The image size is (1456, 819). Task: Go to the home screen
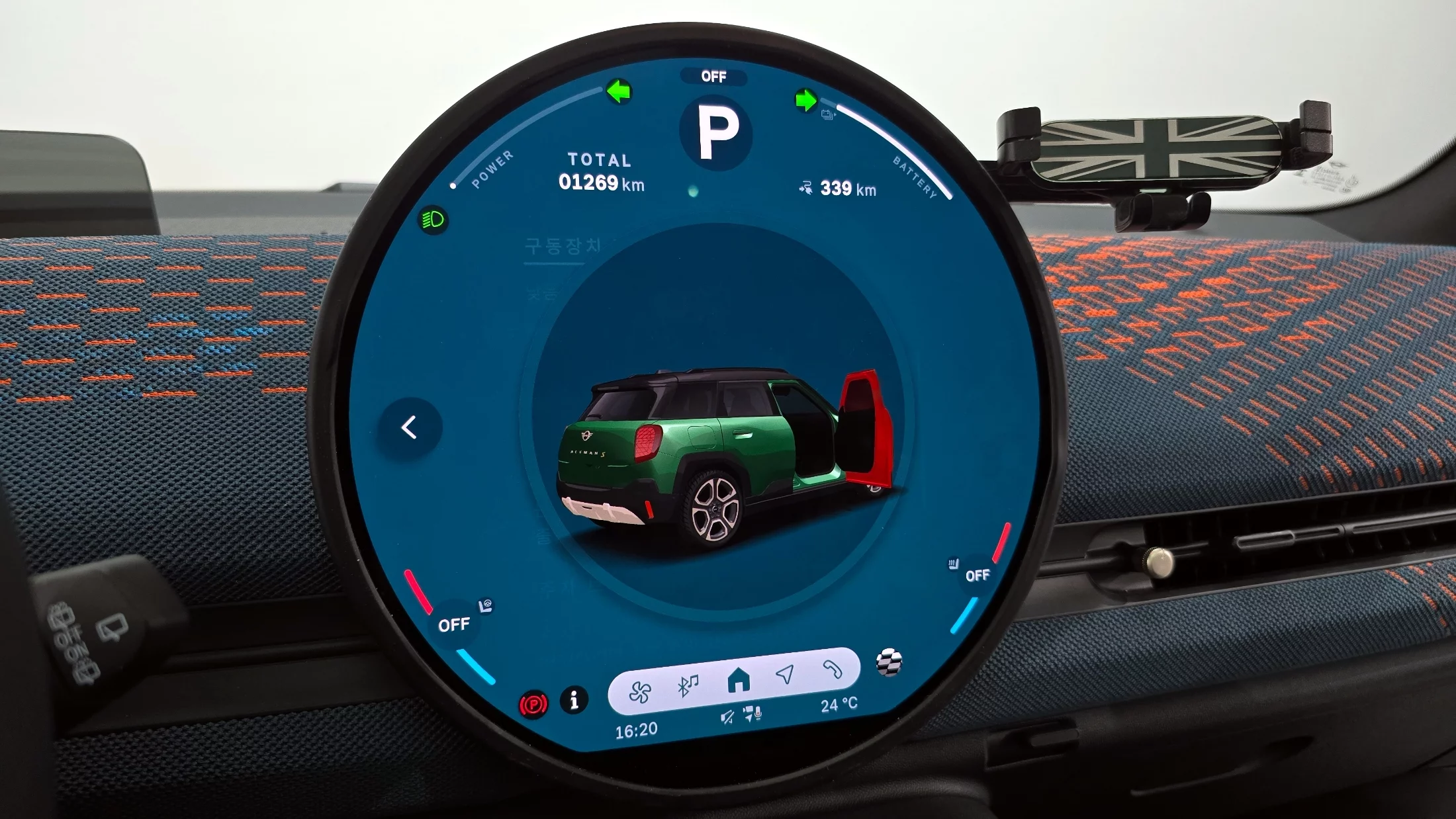pos(738,680)
